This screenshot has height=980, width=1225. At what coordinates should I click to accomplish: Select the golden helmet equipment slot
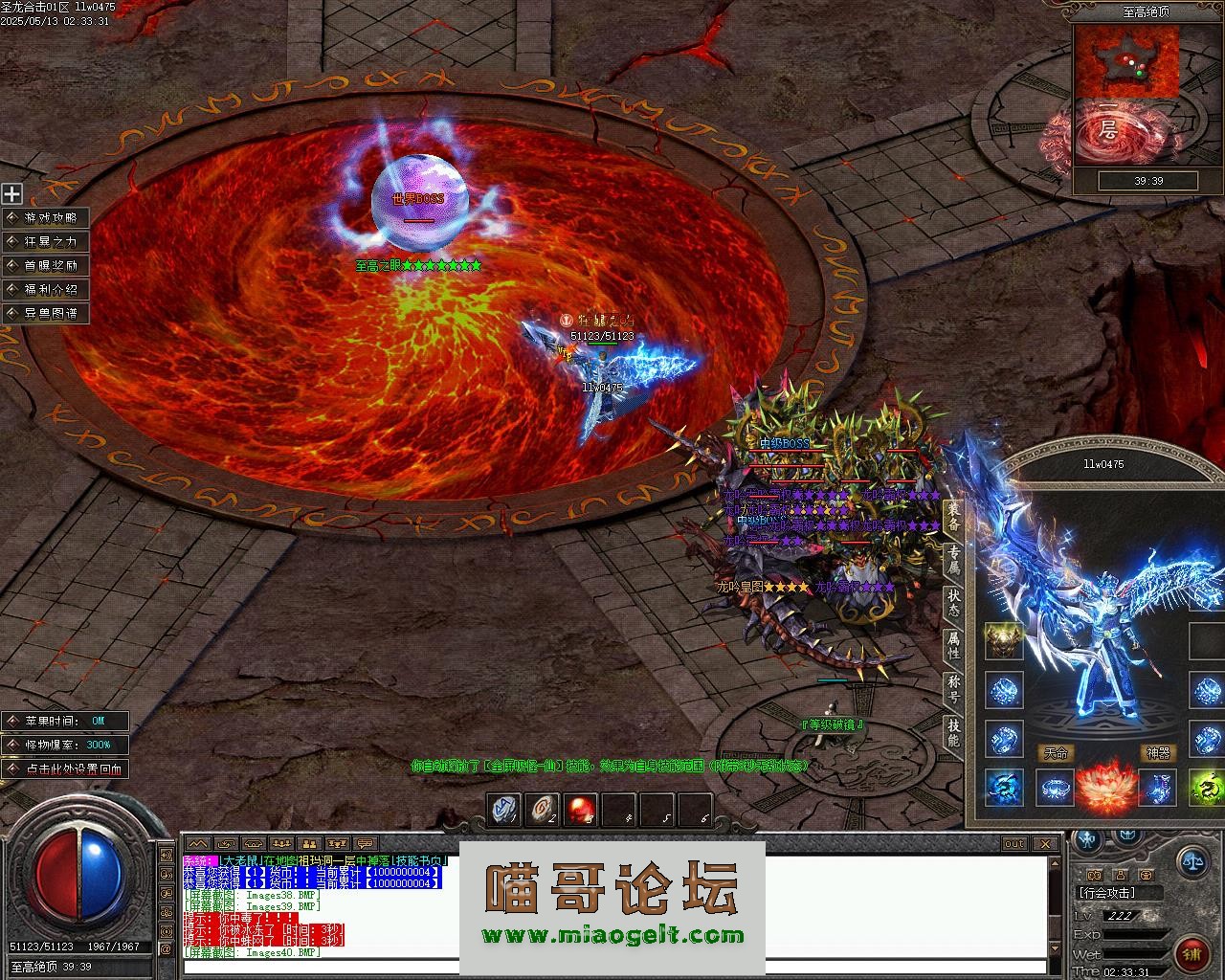pyautogui.click(x=1004, y=642)
